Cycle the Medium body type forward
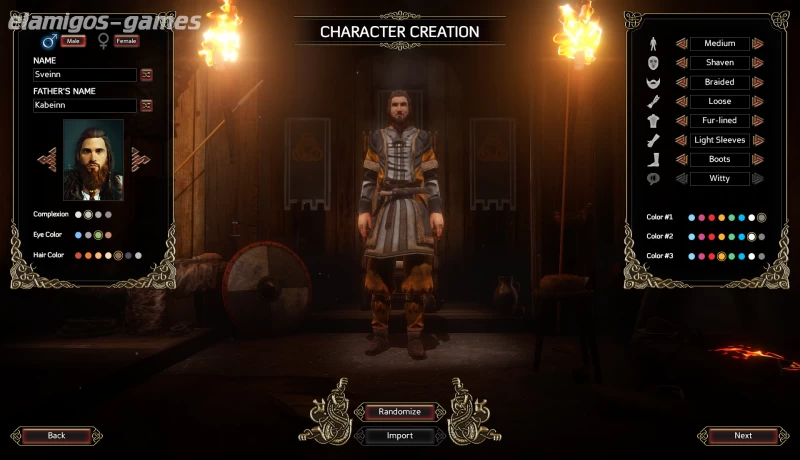 [758, 44]
